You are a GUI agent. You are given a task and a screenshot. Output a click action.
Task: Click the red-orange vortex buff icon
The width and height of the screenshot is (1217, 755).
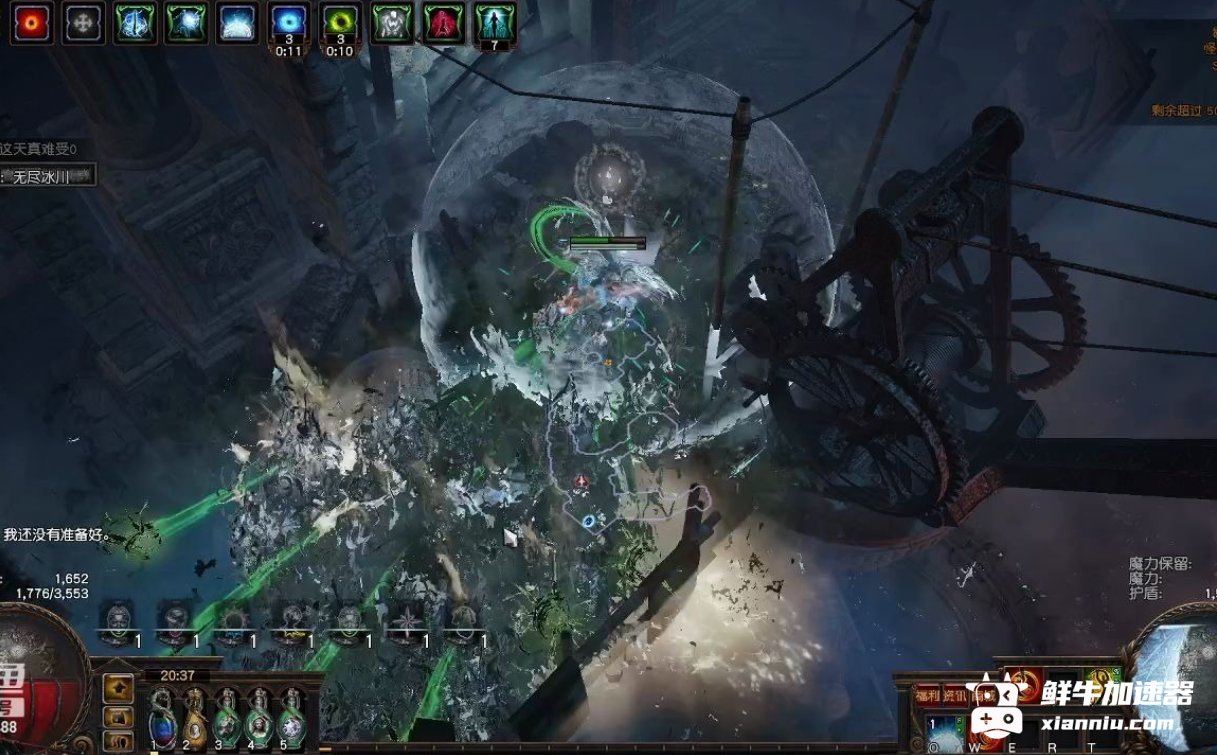point(32,23)
